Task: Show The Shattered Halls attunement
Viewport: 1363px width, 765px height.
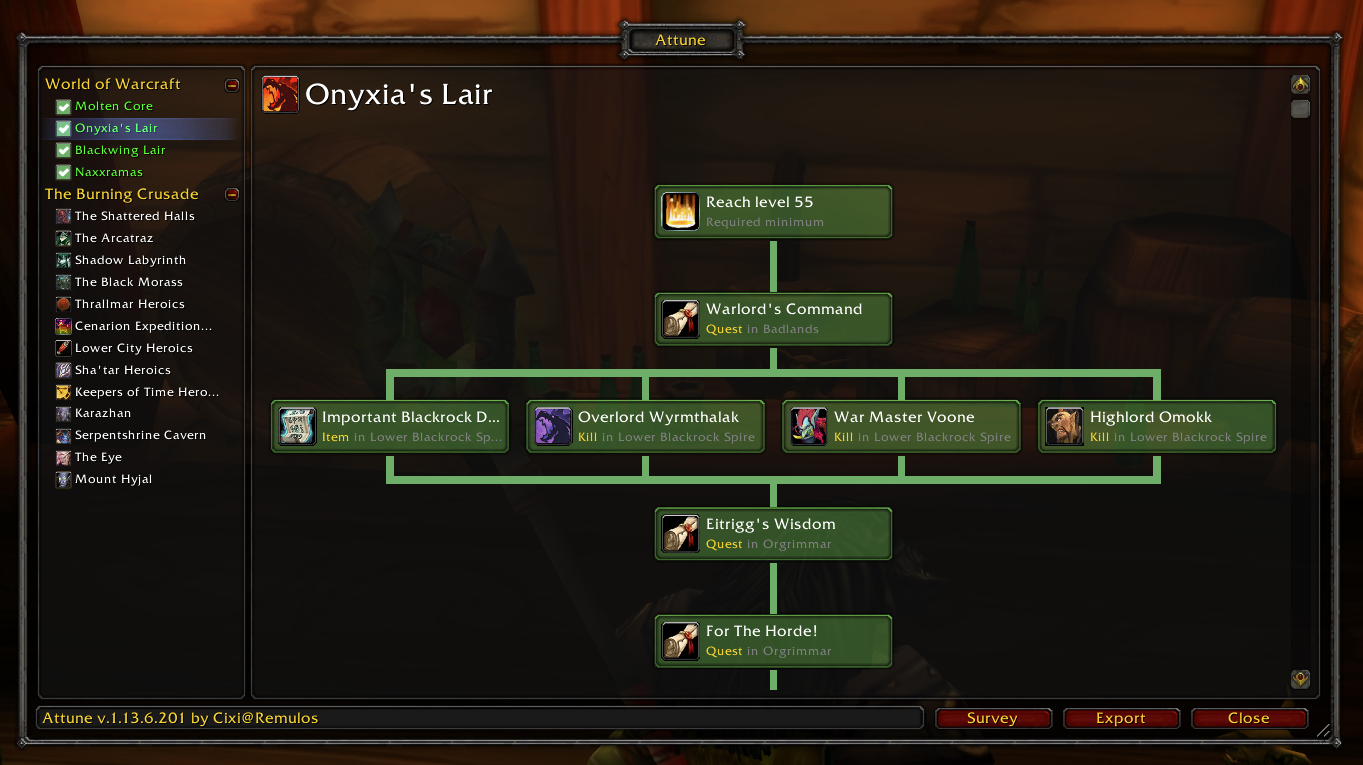Action: click(x=134, y=216)
